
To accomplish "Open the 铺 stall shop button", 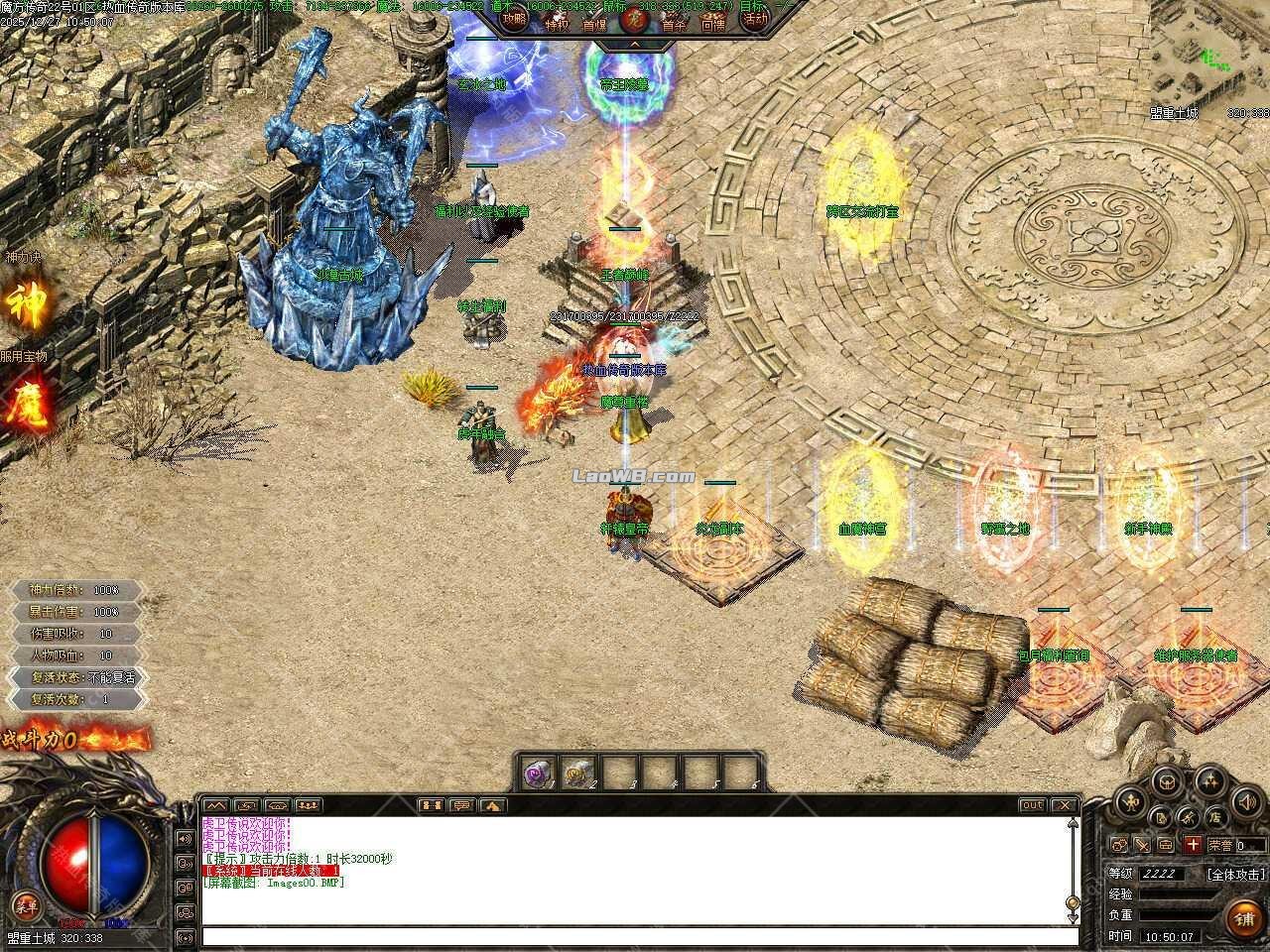I will pyautogui.click(x=1243, y=918).
